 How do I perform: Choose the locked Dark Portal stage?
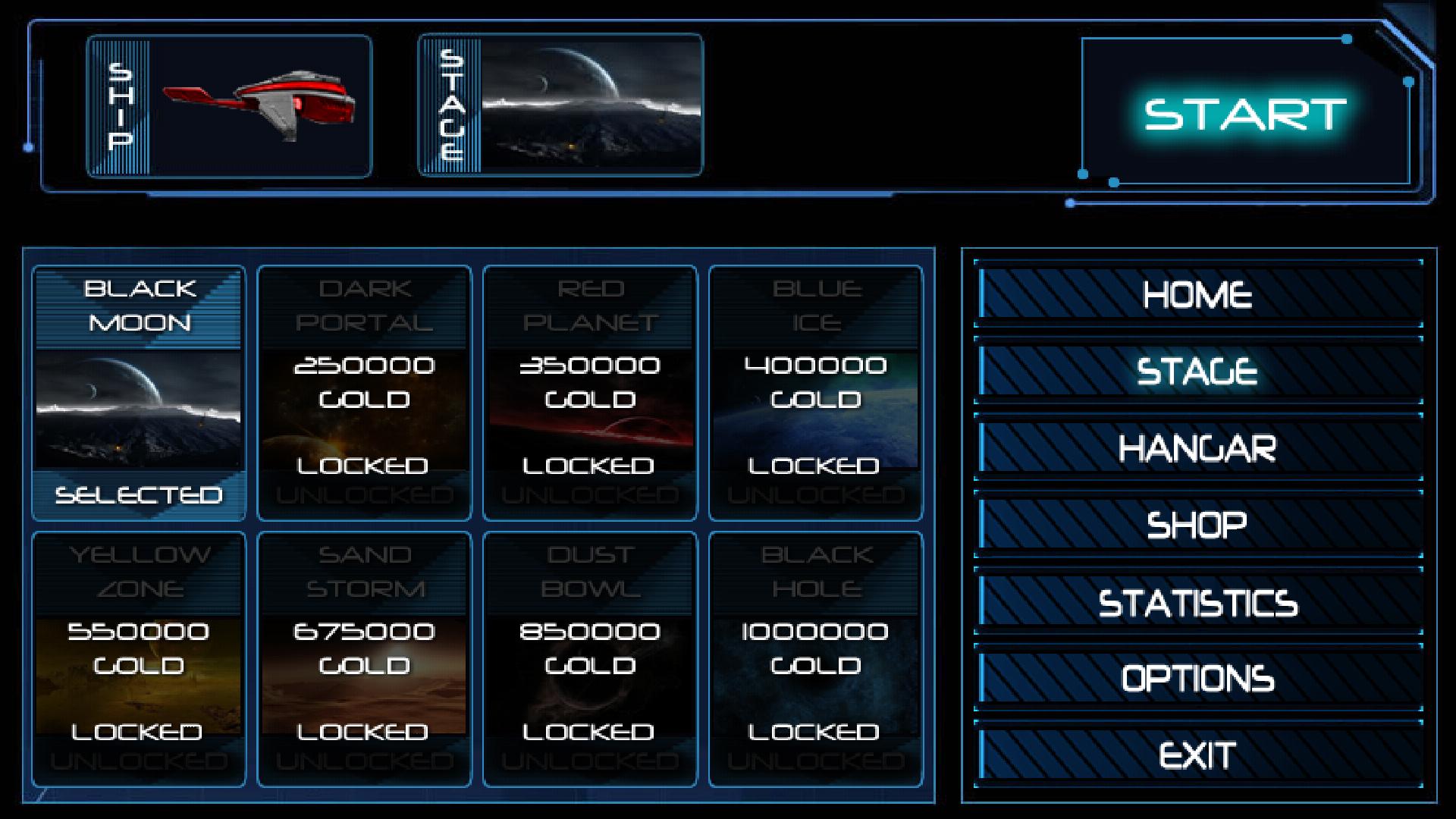pos(364,393)
